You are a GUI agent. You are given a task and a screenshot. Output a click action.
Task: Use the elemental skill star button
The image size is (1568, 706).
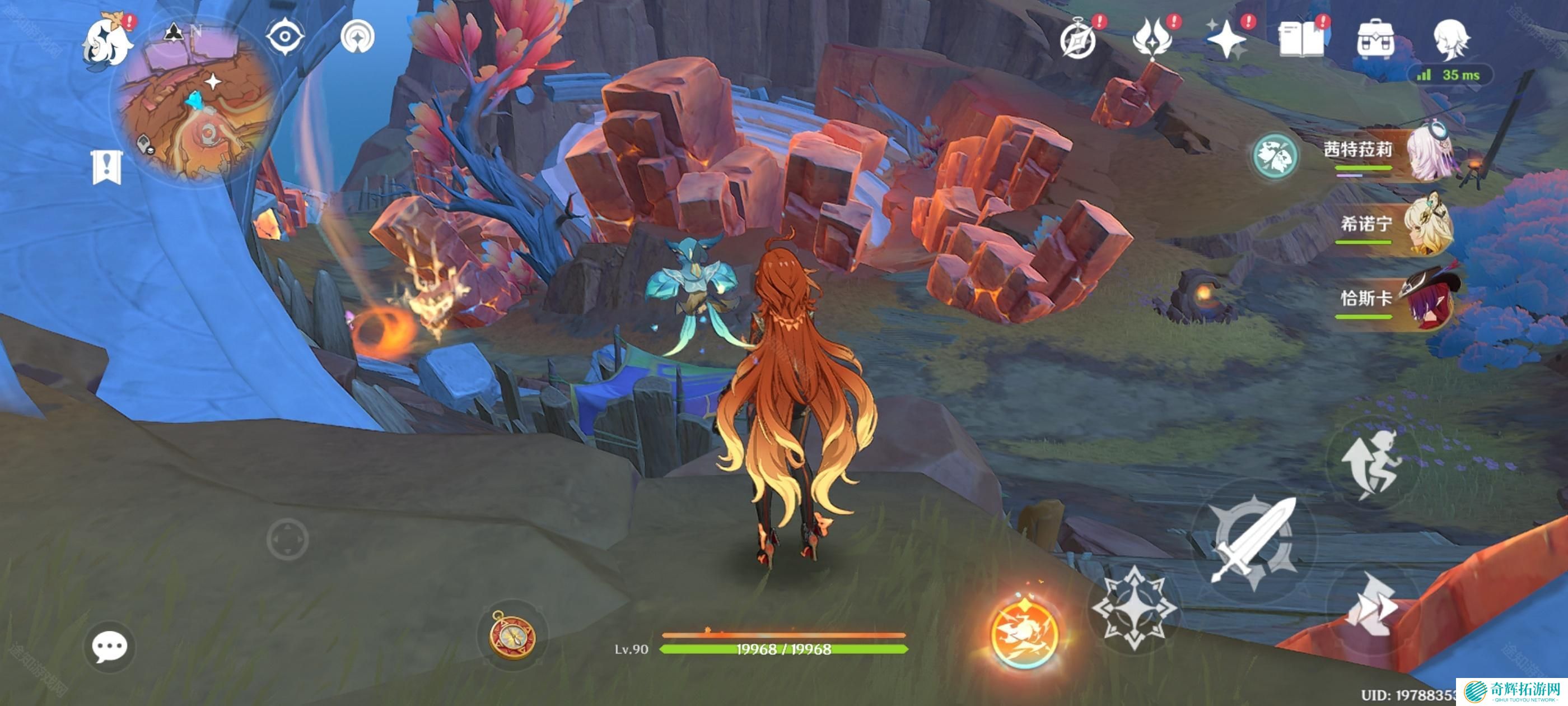pyautogui.click(x=1133, y=606)
